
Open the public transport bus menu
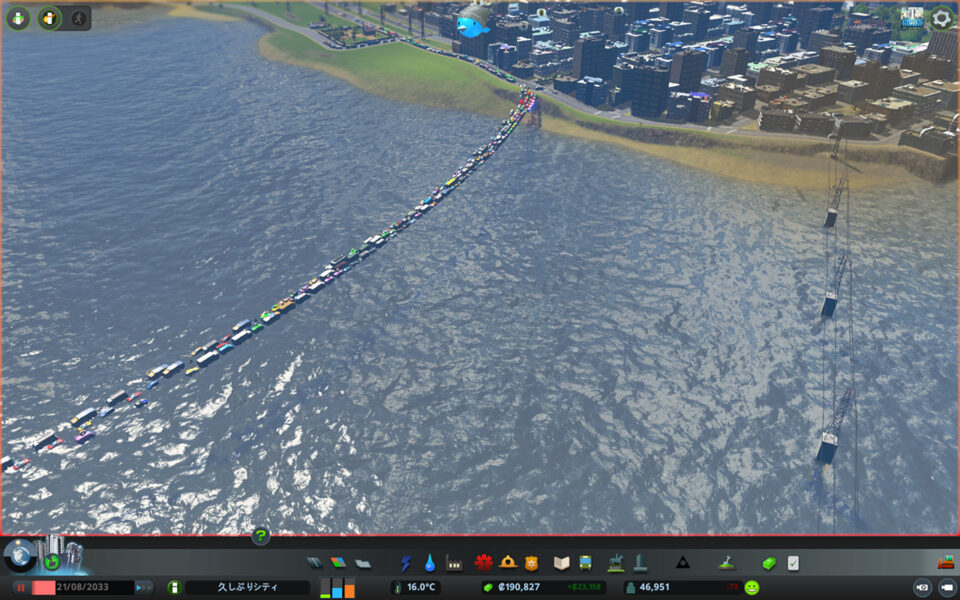pyautogui.click(x=585, y=563)
